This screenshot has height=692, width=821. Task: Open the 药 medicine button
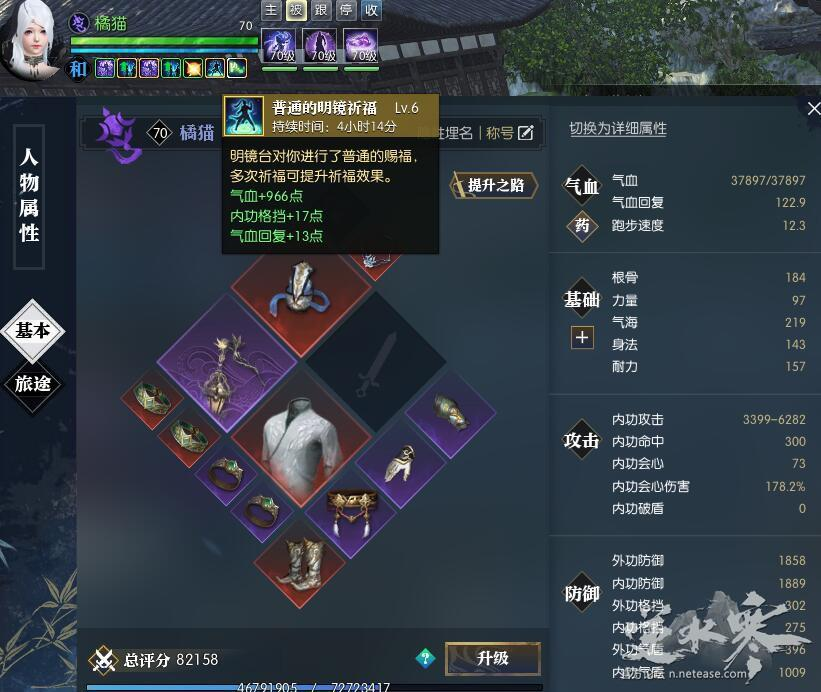(582, 226)
